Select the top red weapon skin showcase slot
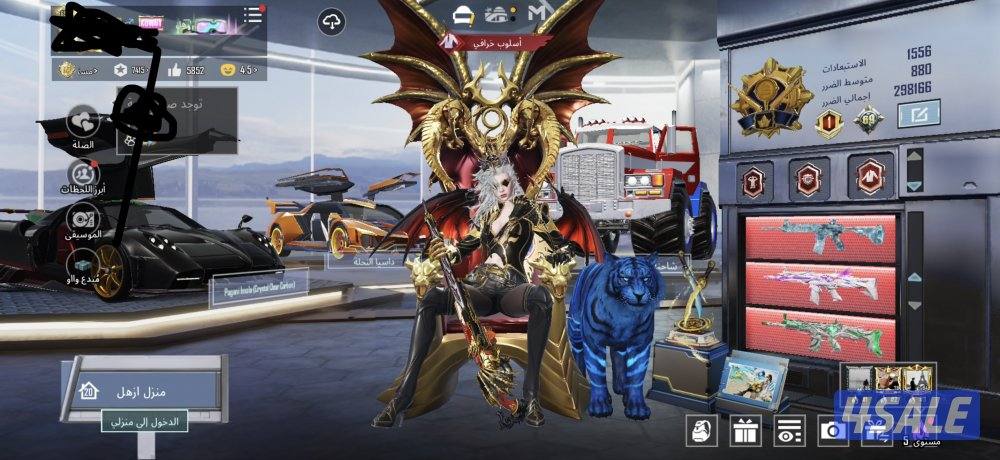The image size is (1000, 460). (x=820, y=237)
